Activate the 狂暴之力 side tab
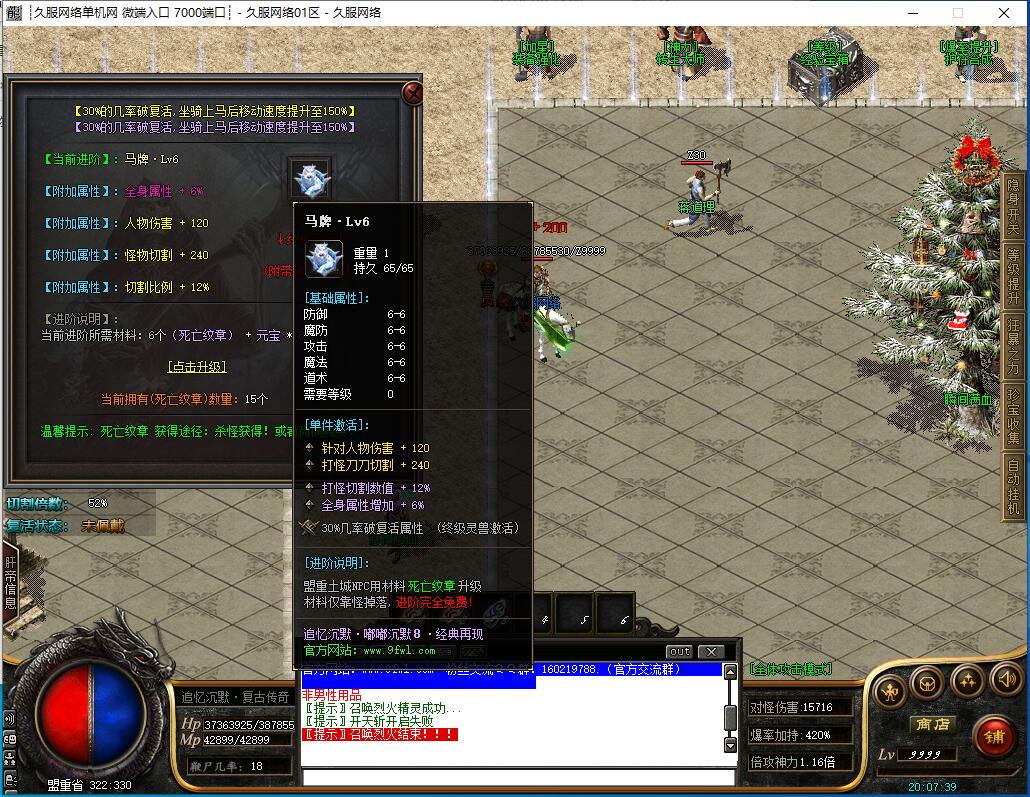Screen dimensions: 1030x797 click(1013, 345)
